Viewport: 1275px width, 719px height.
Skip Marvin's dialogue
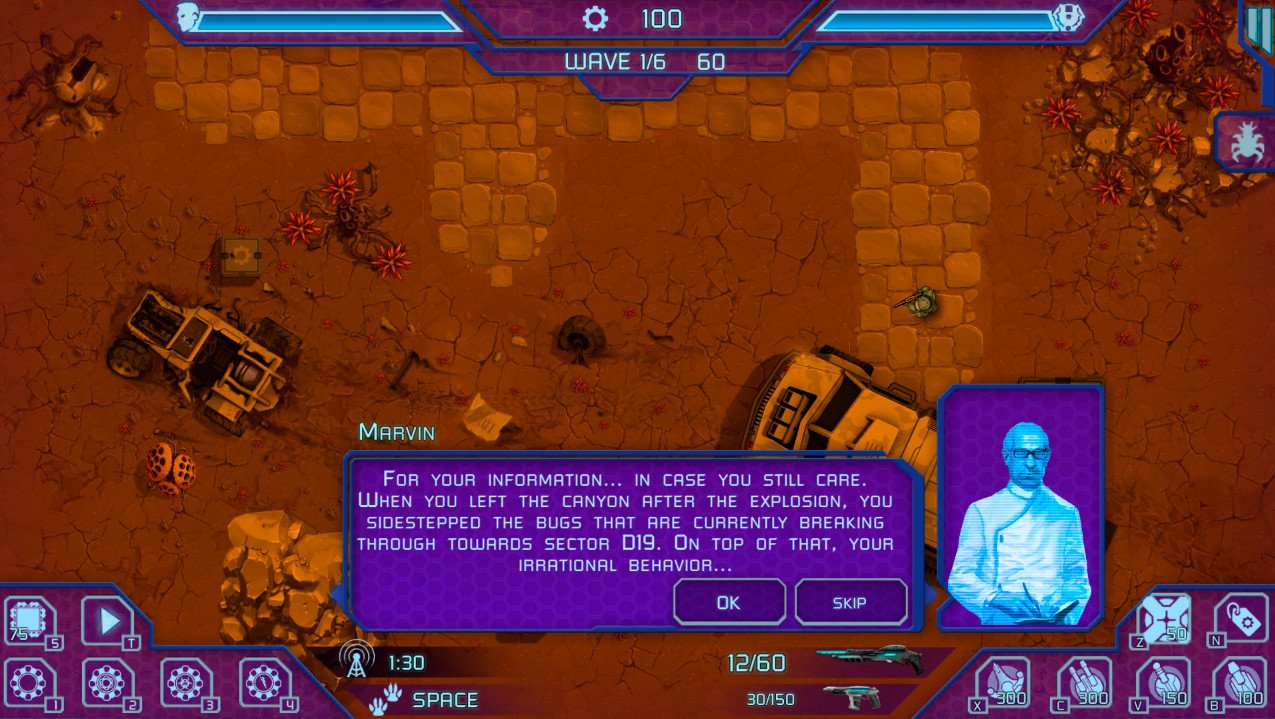(x=850, y=602)
